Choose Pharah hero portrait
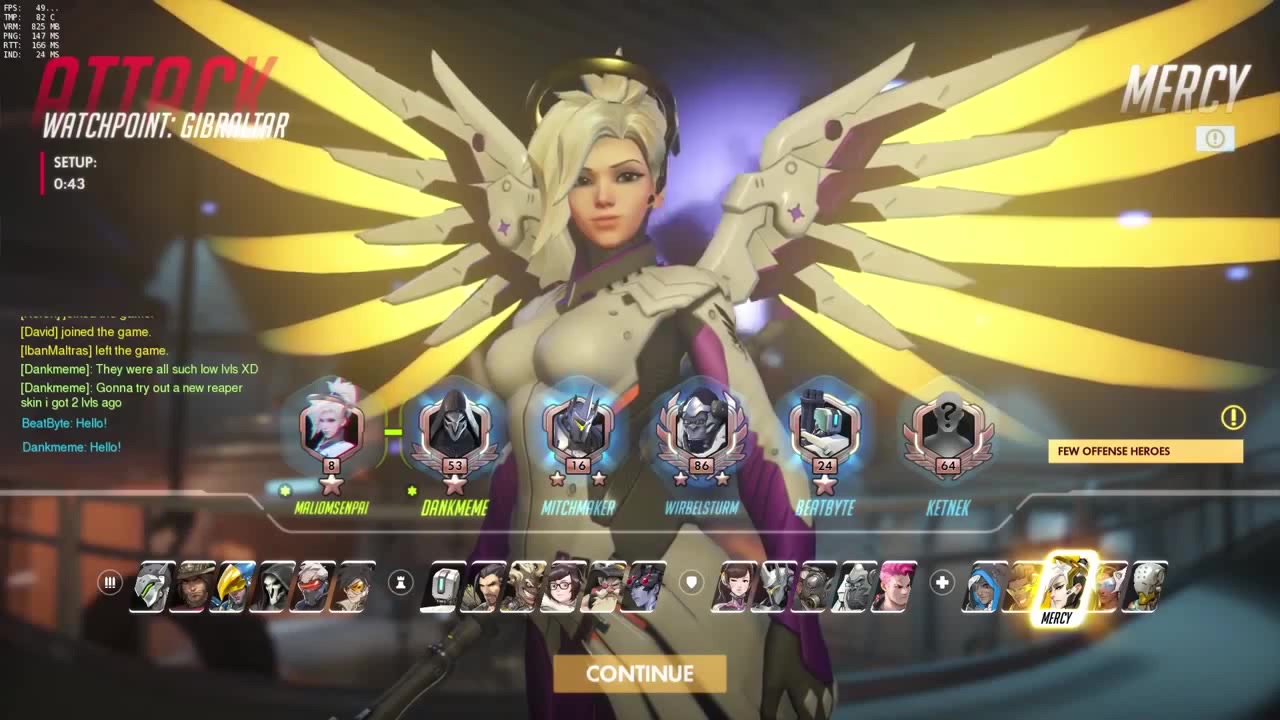Image resolution: width=1280 pixels, height=720 pixels. (232, 586)
